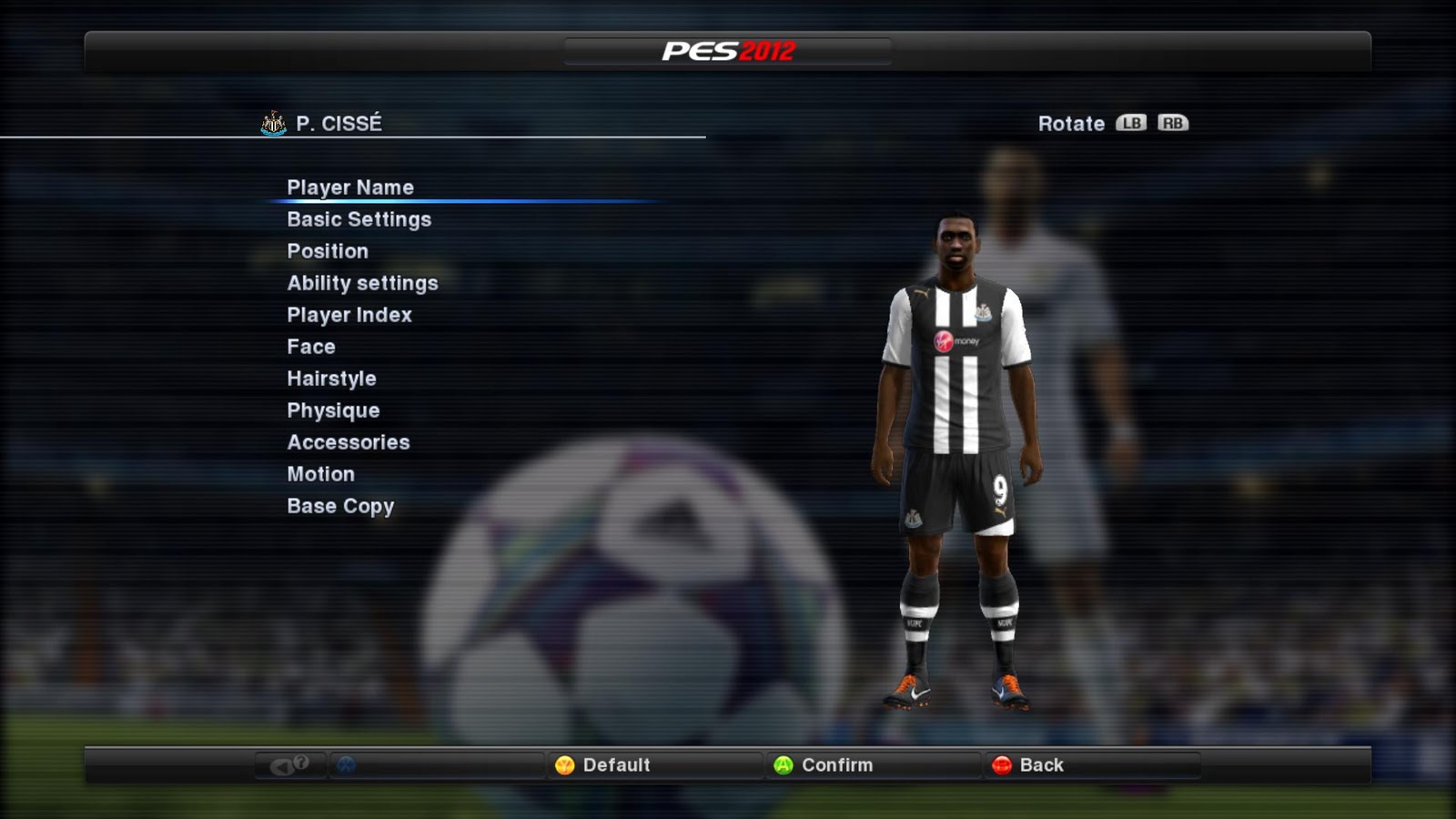Click the yellow Y button icon before Default
Image resolution: width=1456 pixels, height=819 pixels.
point(564,765)
